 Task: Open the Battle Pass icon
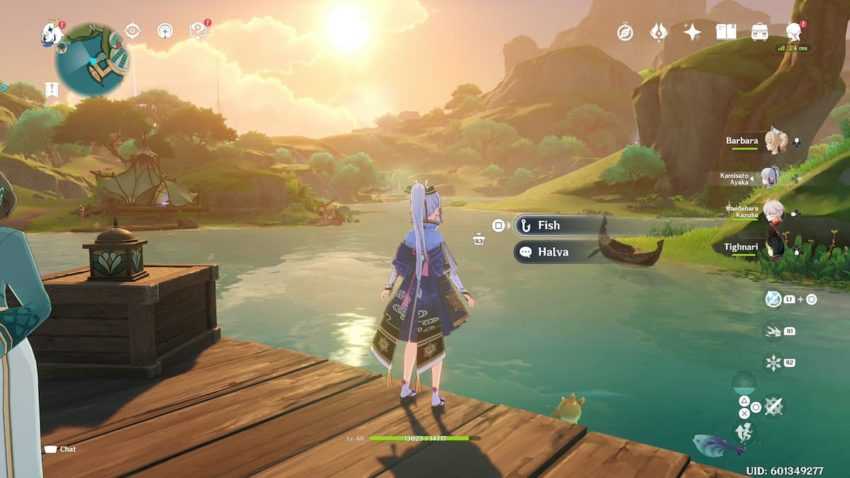click(x=658, y=32)
